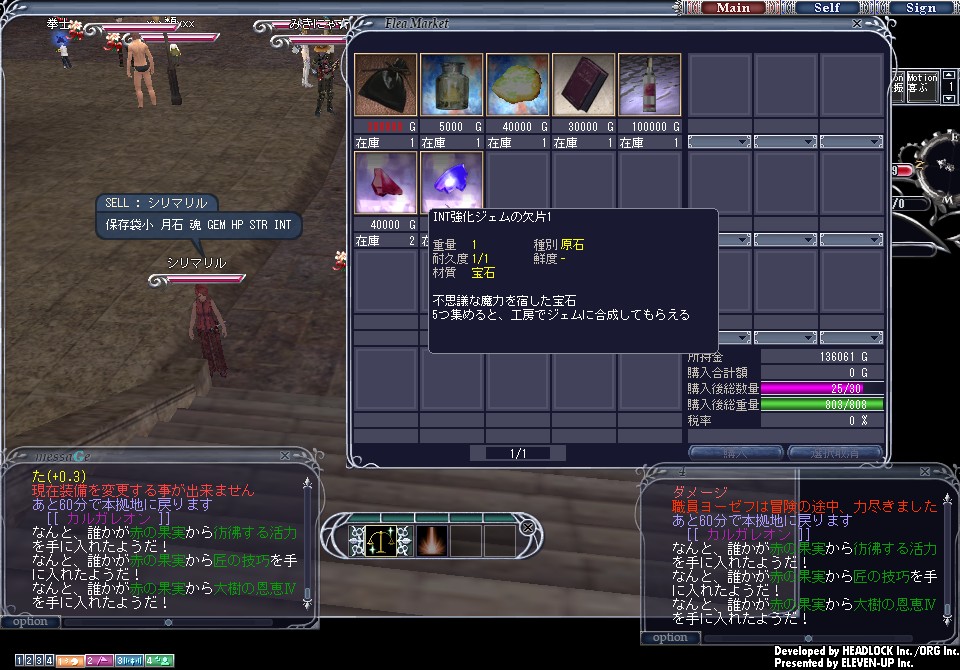Click the greyed-out 購入 purchase button
This screenshot has width=960, height=670.
(735, 453)
